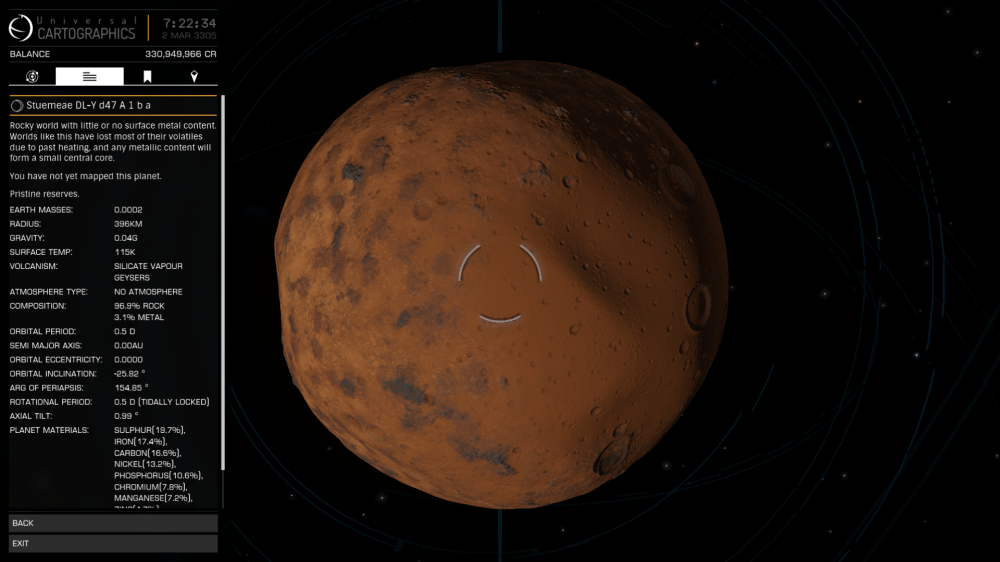Click the planet info panel scrollbar
Viewport: 1000px width, 562px height.
click(223, 280)
